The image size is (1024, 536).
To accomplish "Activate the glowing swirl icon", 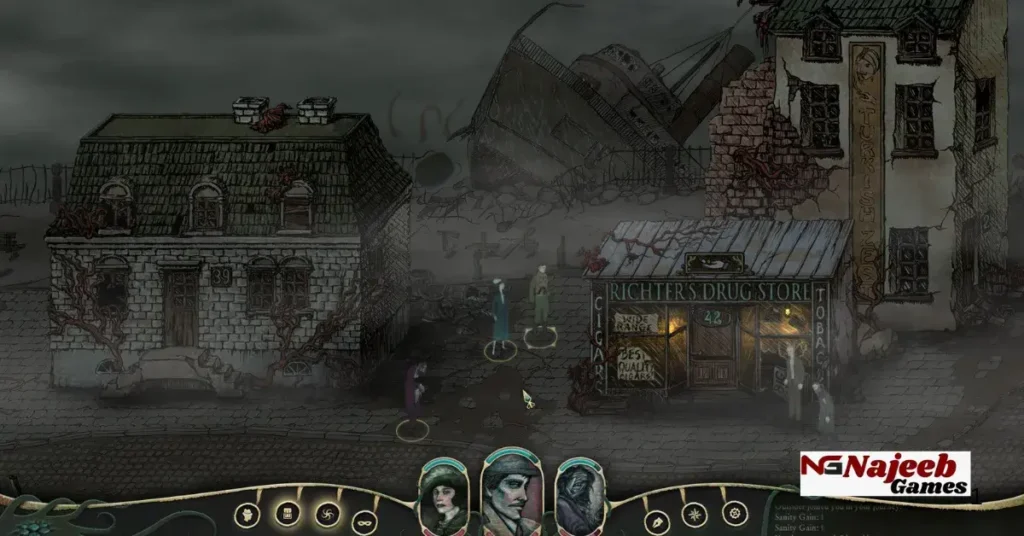I will (x=326, y=515).
